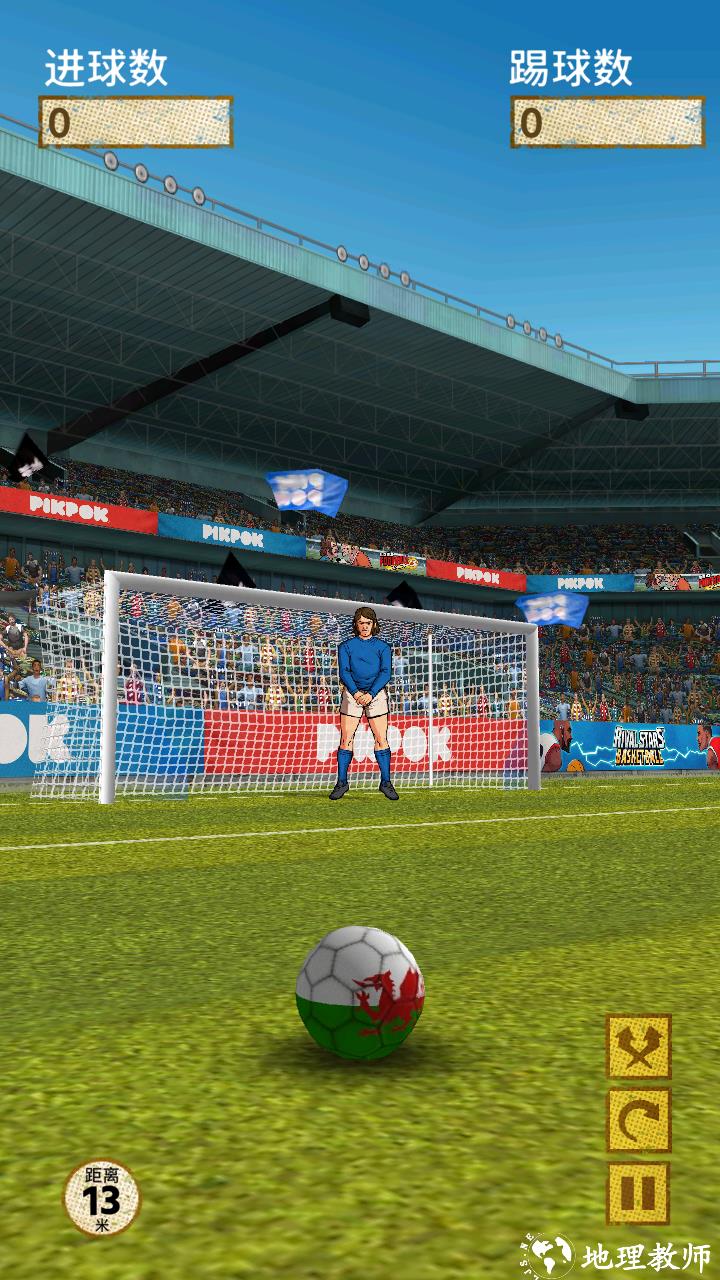This screenshot has height=1280, width=720.
Task: Click the crossed arrows button
Action: tap(639, 1047)
